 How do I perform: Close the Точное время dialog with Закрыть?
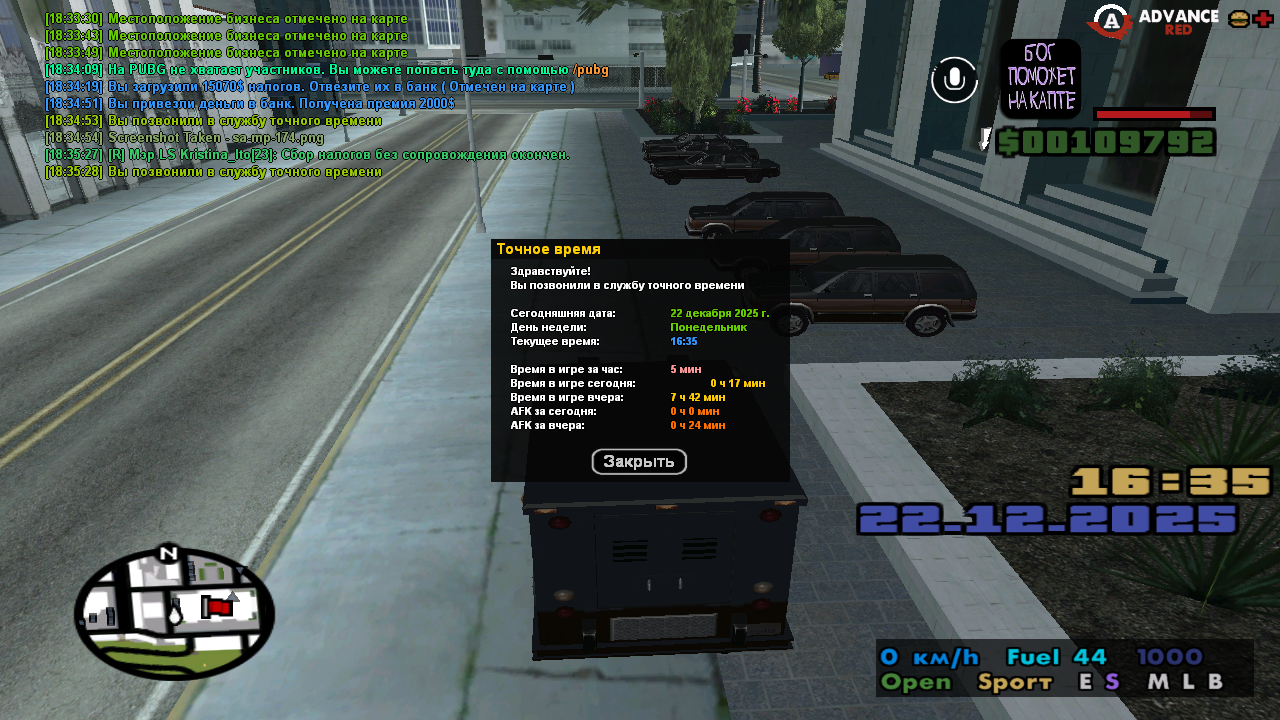click(639, 462)
